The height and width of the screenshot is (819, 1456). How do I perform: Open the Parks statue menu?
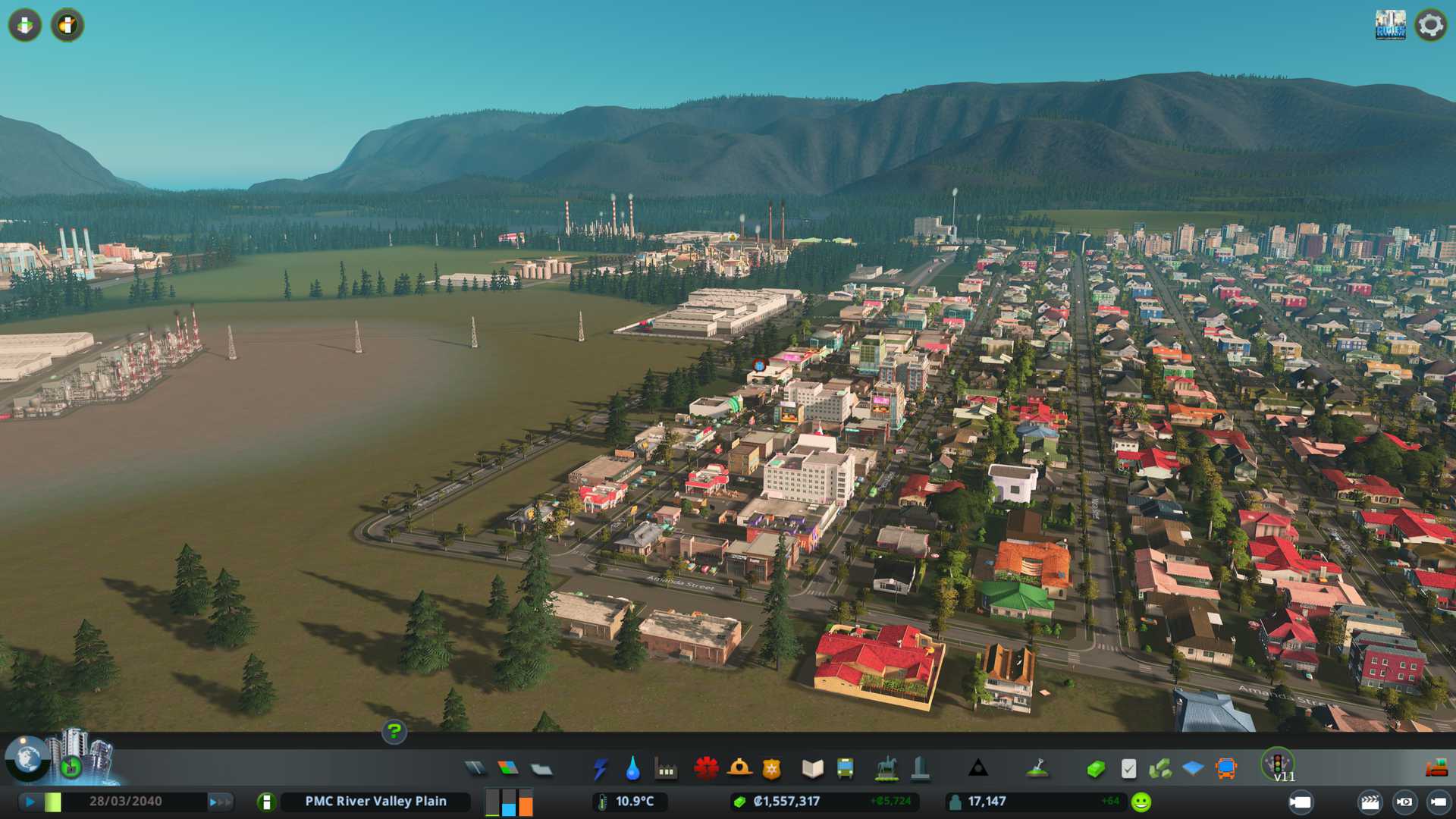(886, 769)
